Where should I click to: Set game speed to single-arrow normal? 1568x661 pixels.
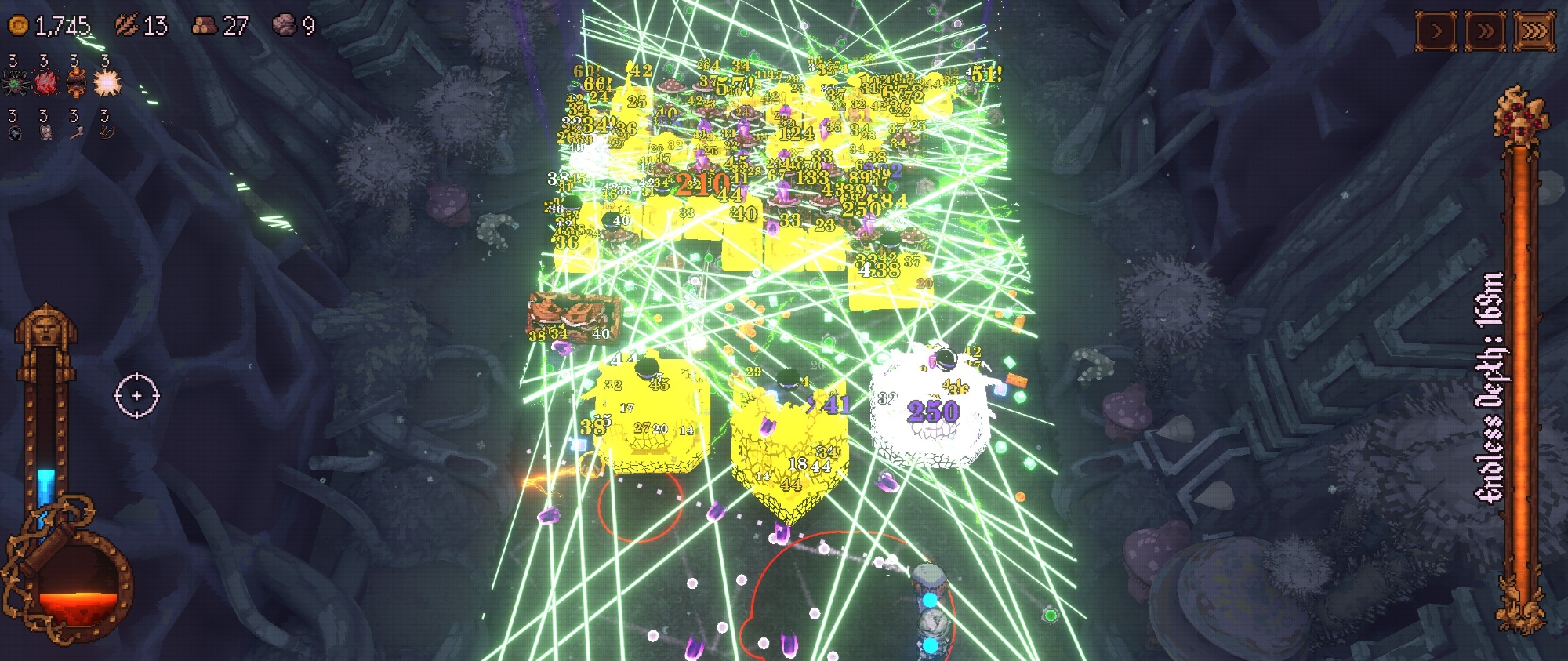(x=1436, y=31)
